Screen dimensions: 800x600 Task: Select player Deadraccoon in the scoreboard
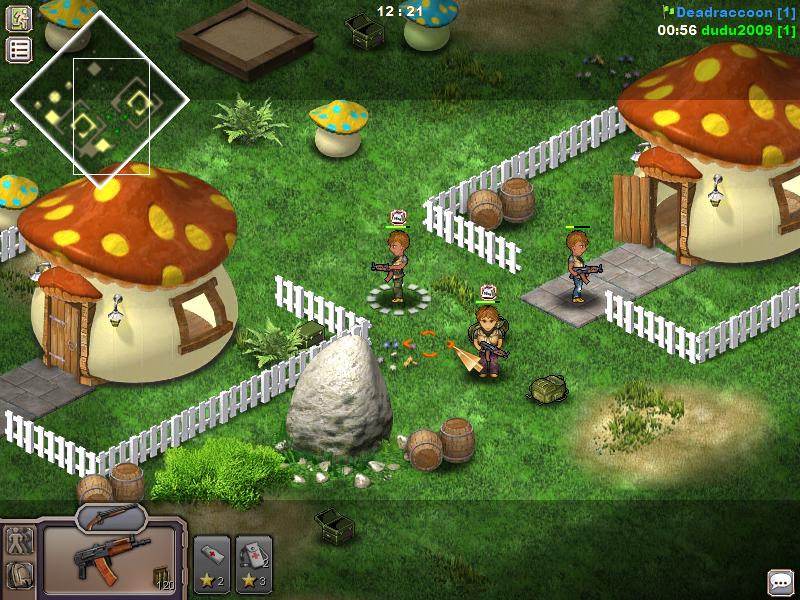point(727,12)
